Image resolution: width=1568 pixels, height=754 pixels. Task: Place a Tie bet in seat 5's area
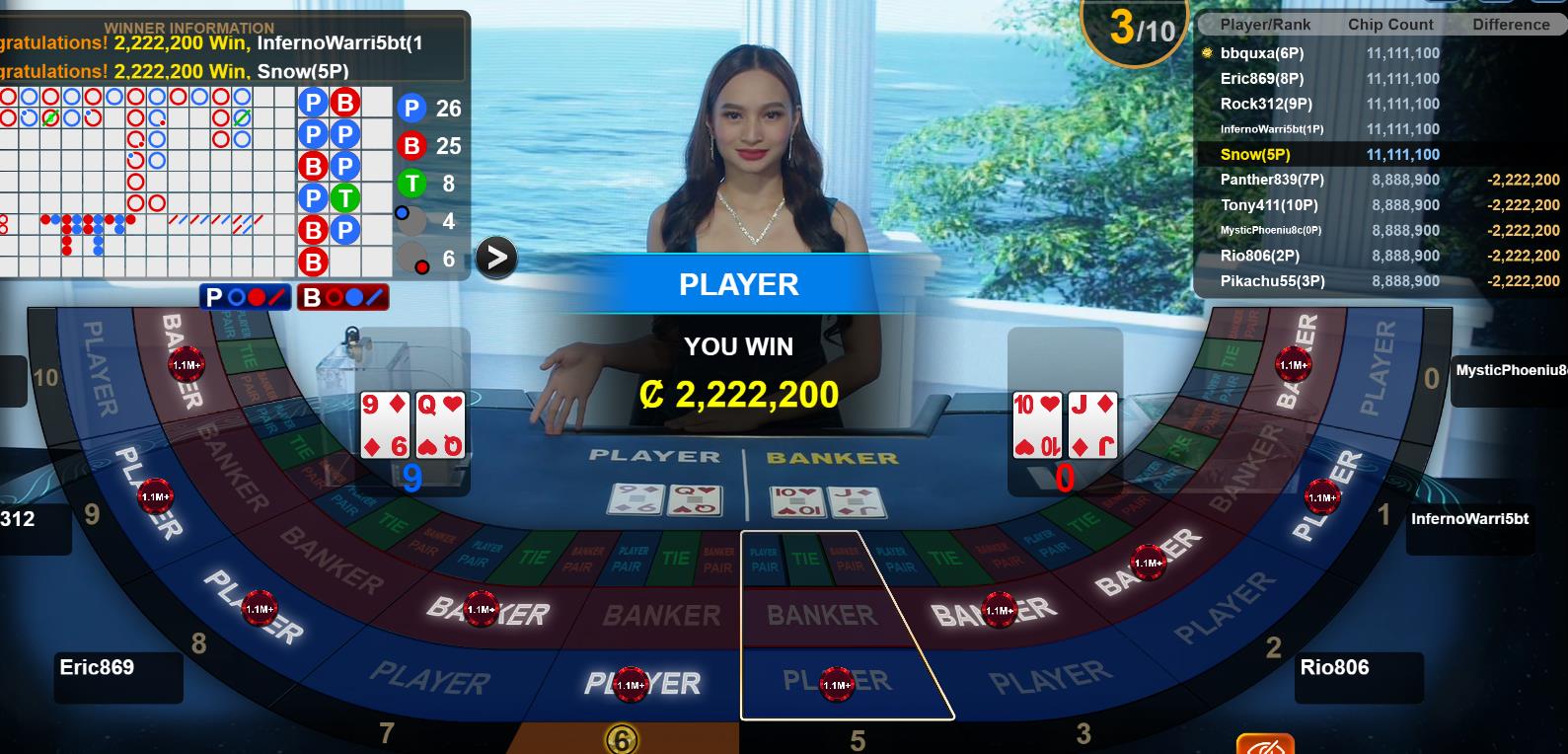pyautogui.click(x=806, y=559)
